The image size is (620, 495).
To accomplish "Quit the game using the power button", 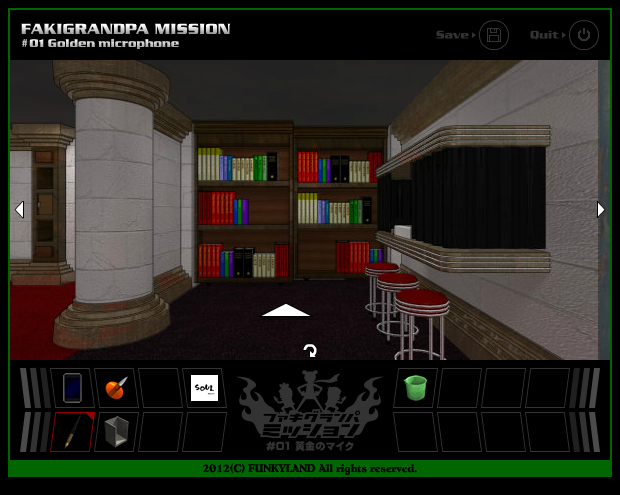I will tap(584, 35).
